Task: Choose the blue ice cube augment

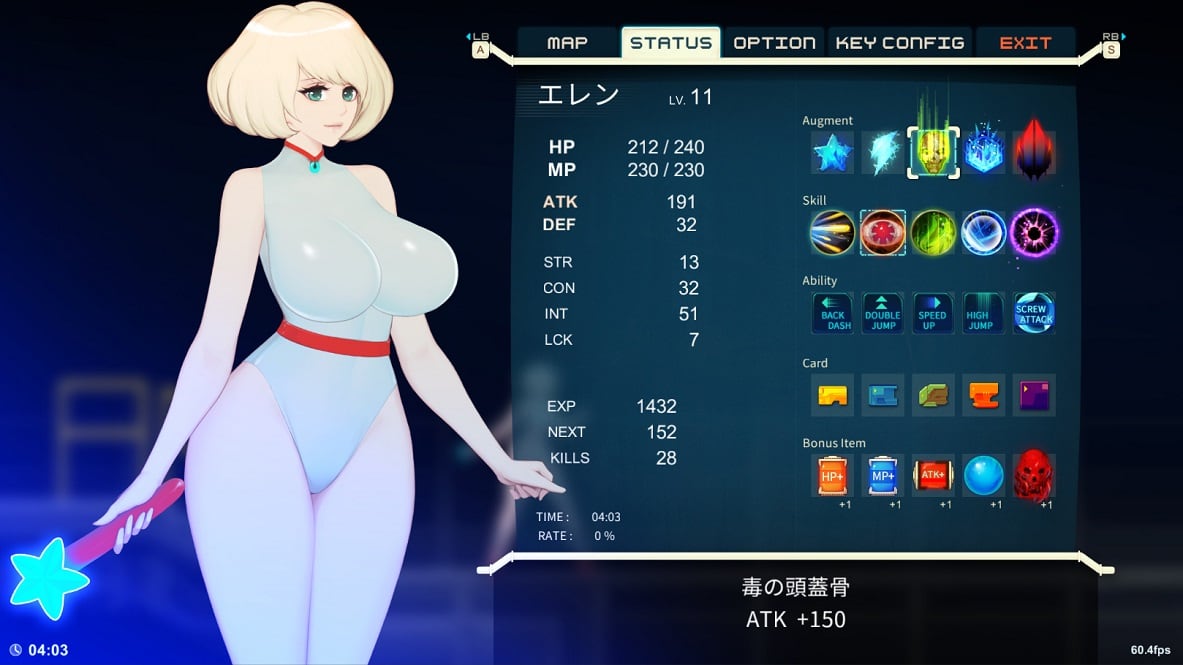Action: coord(984,153)
